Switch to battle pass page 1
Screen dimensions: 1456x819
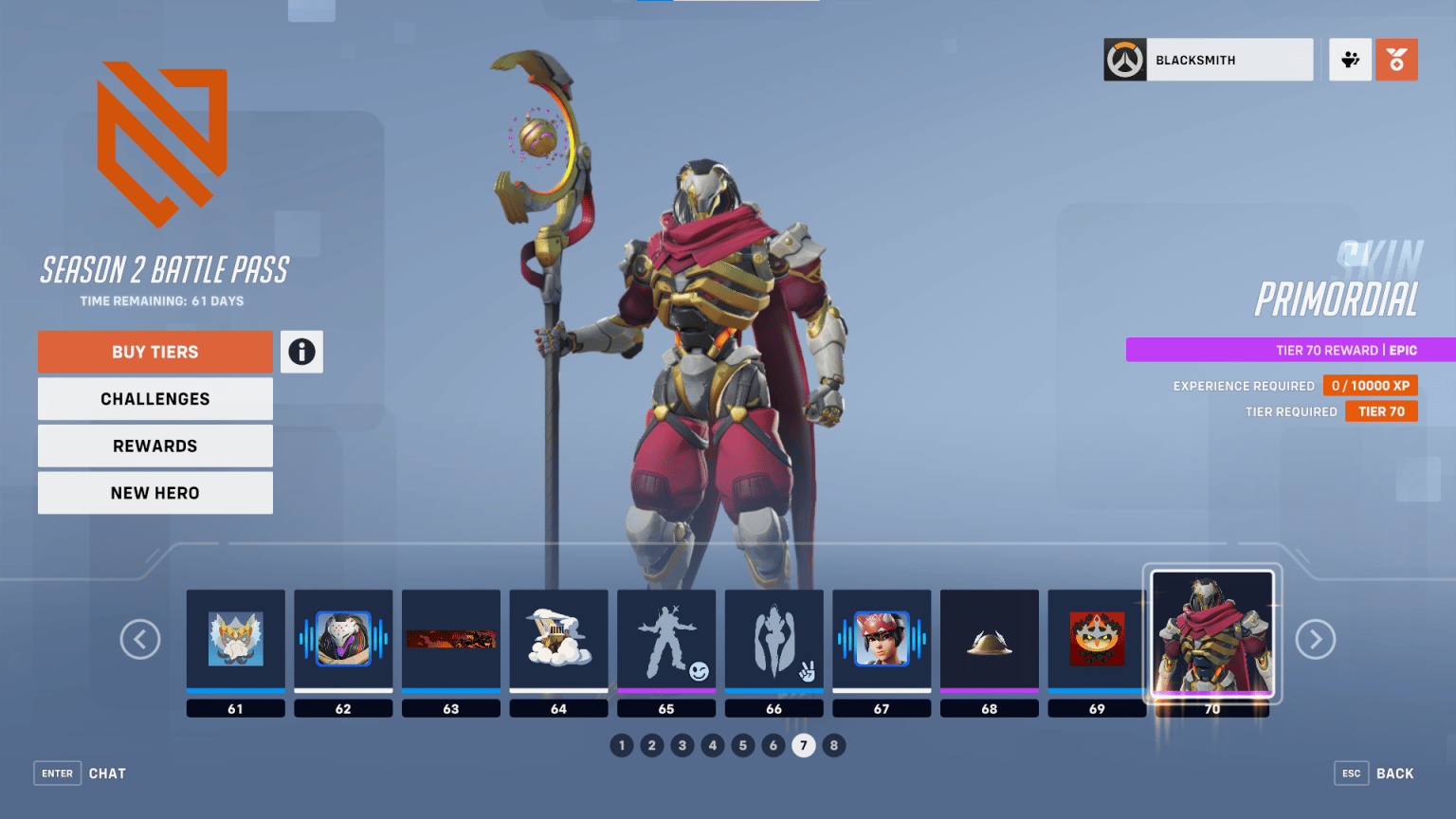pyautogui.click(x=622, y=746)
